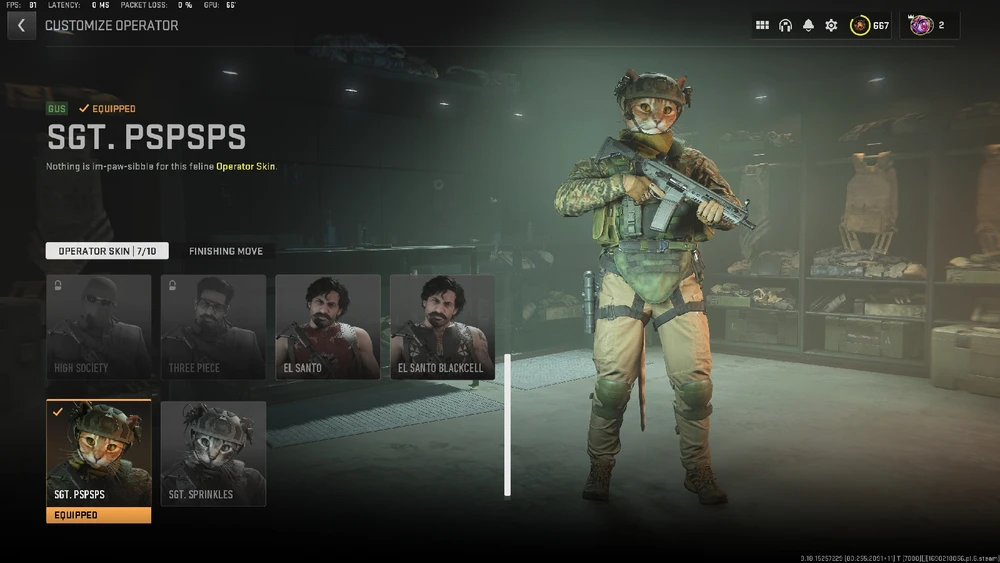Open the headset voice channel icon
Viewport: 1000px width, 563px height.
(785, 26)
